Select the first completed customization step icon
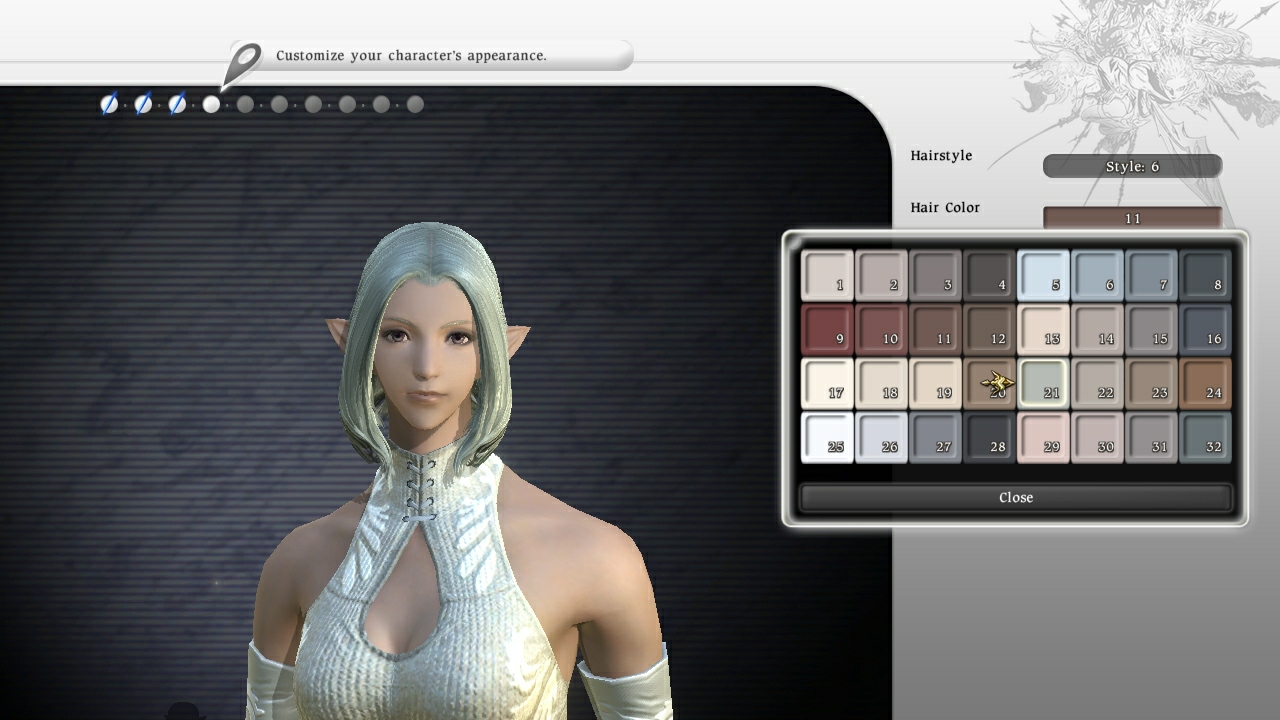The width and height of the screenshot is (1280, 720). coord(109,104)
